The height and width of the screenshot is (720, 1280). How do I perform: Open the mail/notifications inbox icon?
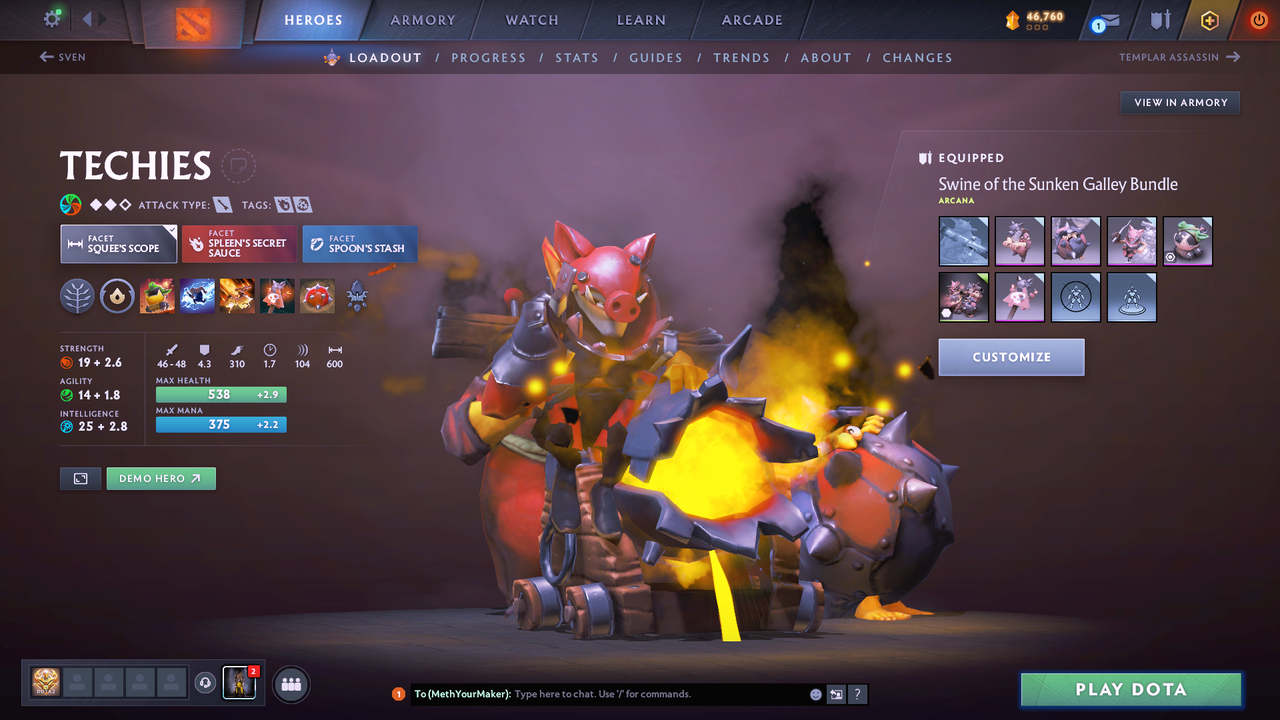tap(1103, 20)
